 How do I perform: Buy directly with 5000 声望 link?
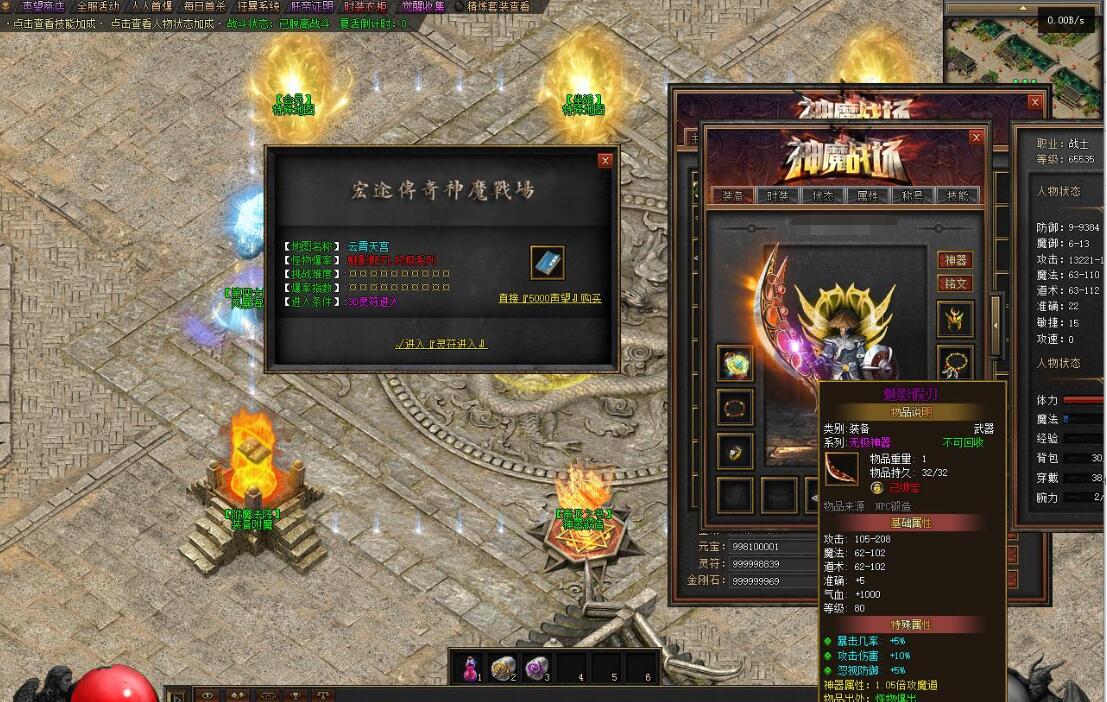click(550, 298)
